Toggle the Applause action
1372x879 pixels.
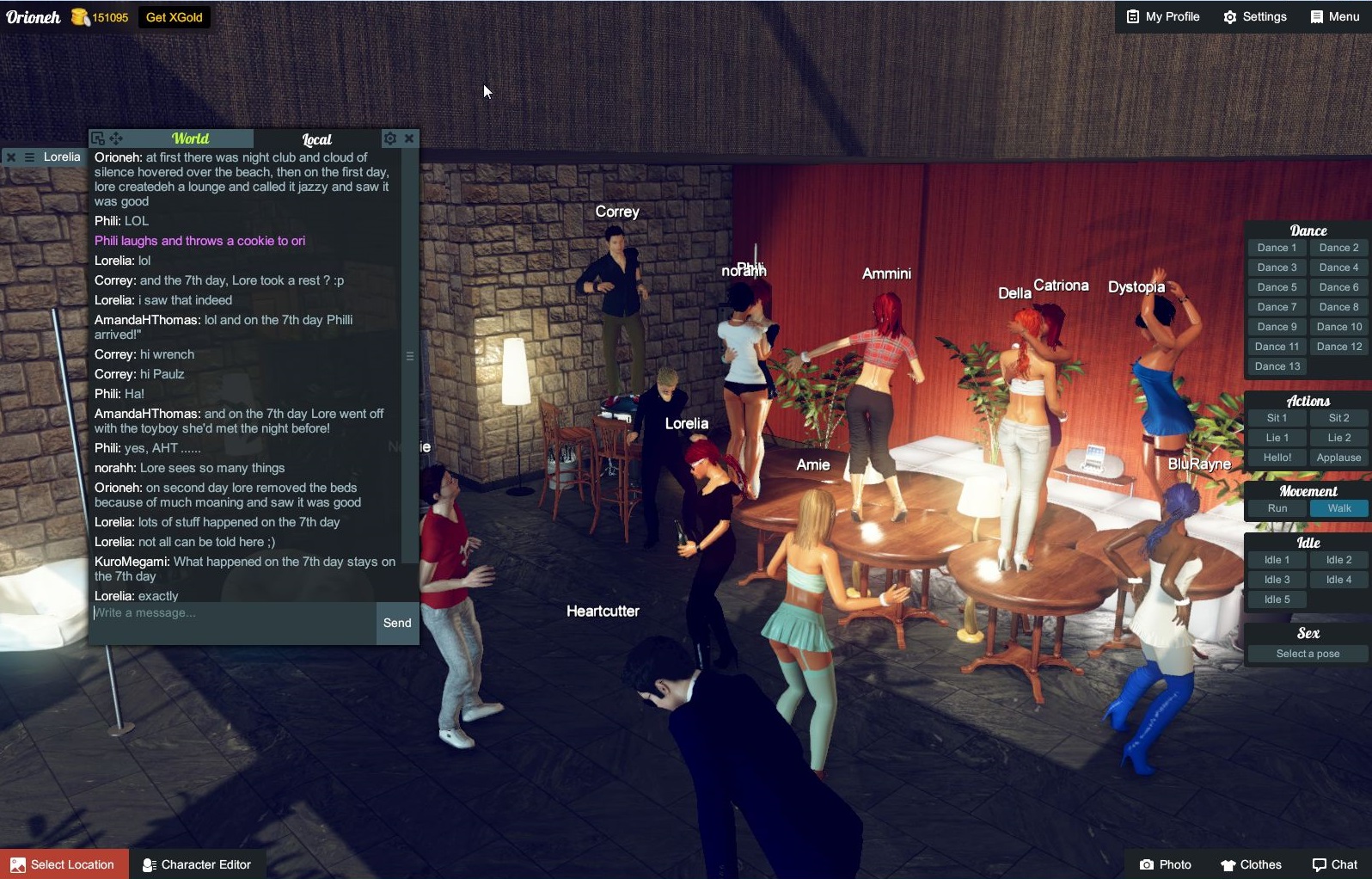tap(1338, 458)
